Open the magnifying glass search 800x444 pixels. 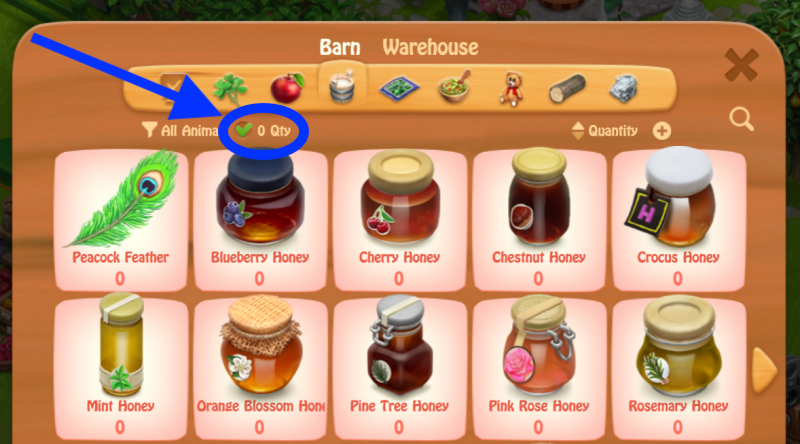[741, 119]
